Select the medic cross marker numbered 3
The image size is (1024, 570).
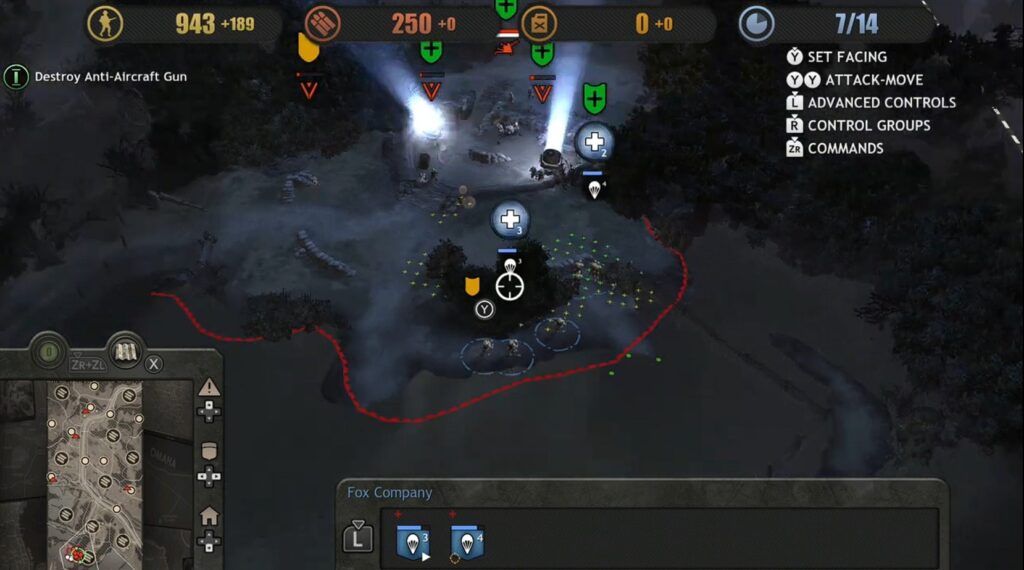point(510,219)
